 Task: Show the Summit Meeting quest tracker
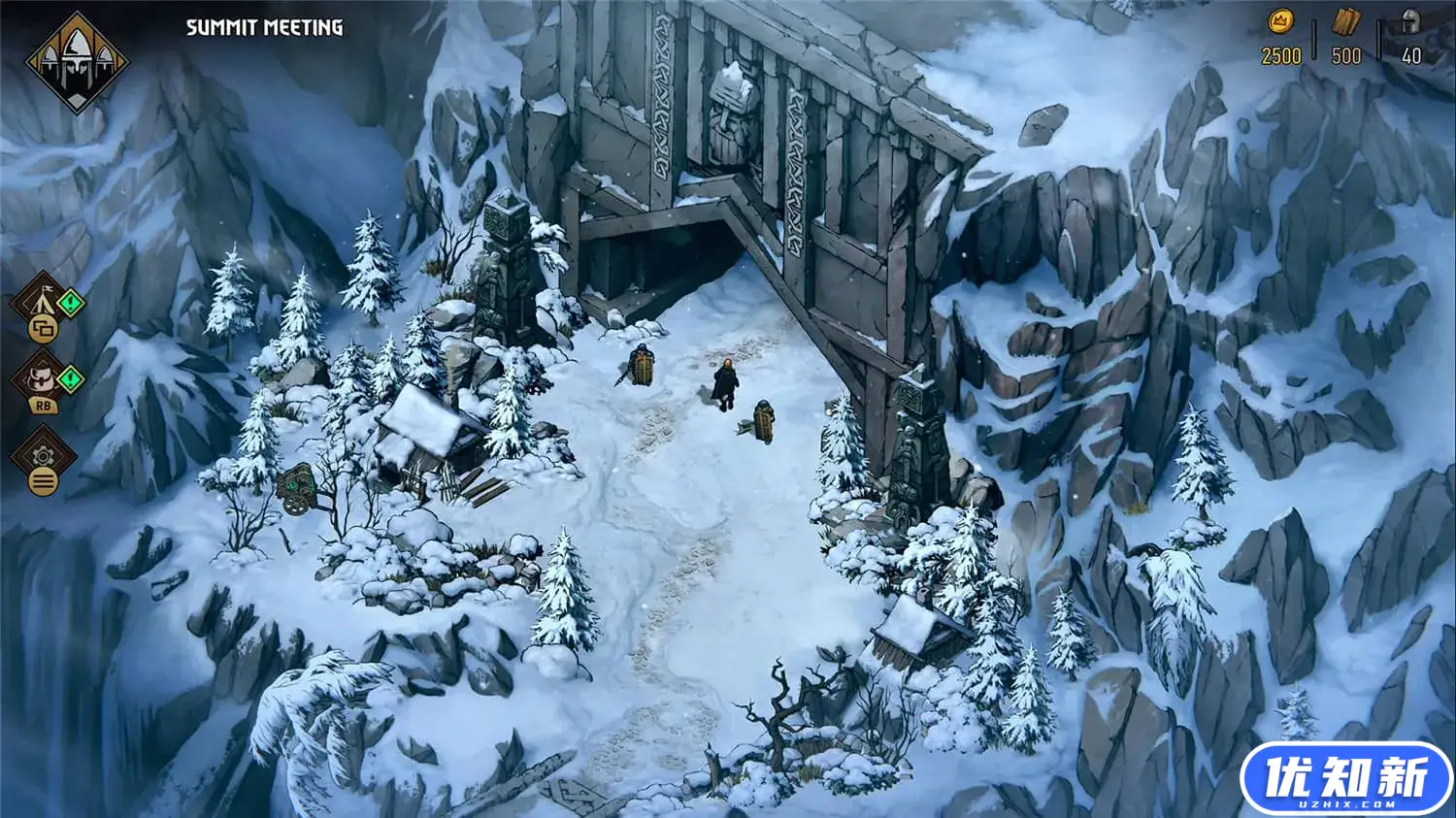pyautogui.click(x=264, y=27)
